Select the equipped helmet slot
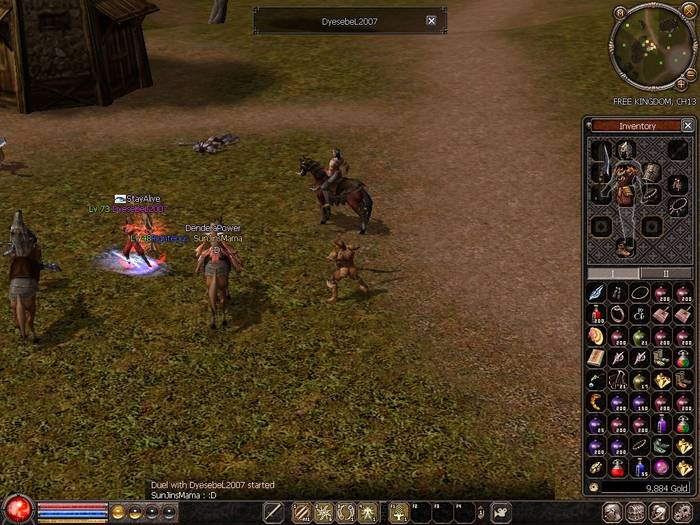 coord(627,150)
